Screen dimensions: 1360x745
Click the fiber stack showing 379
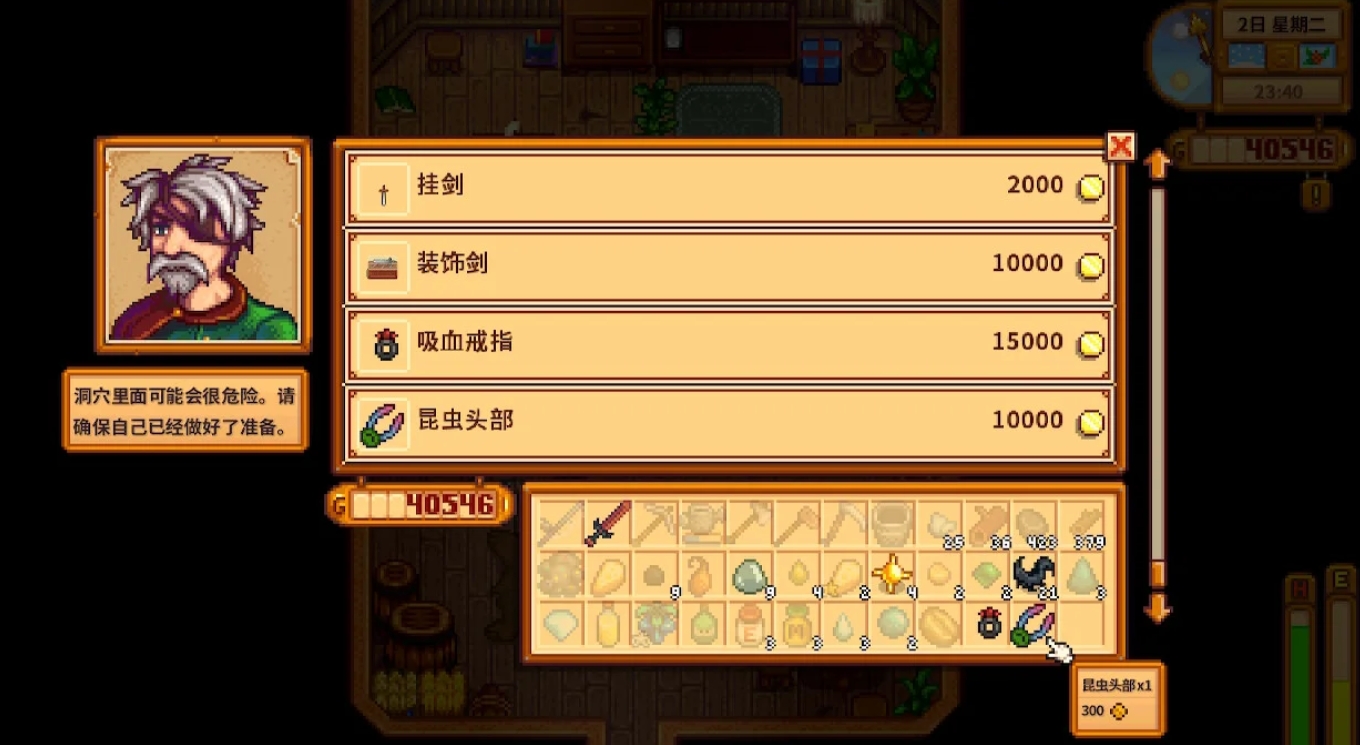(1086, 520)
